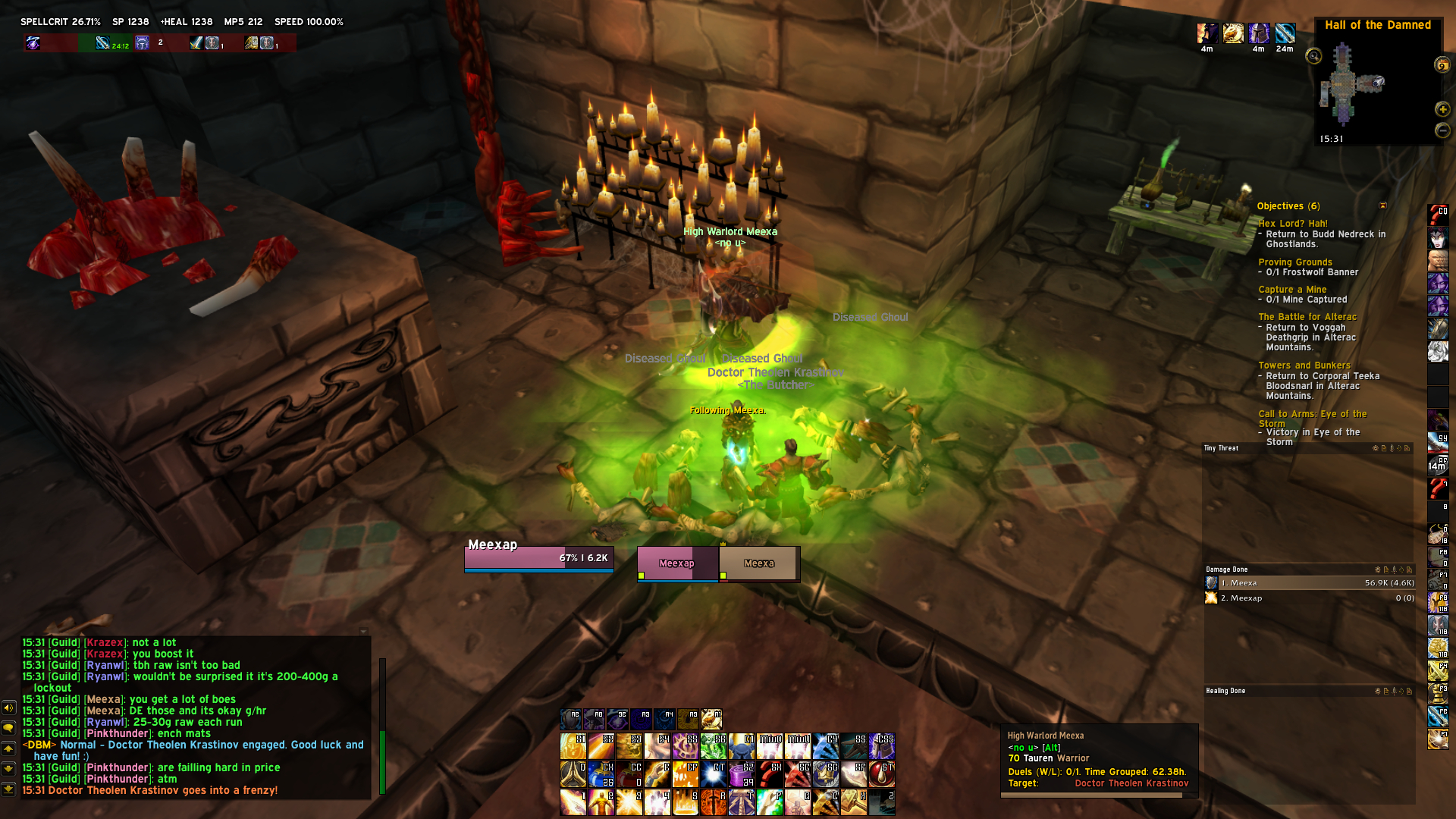Zoom out the minimap
This screenshot has width=1456, height=819.
tap(1442, 130)
